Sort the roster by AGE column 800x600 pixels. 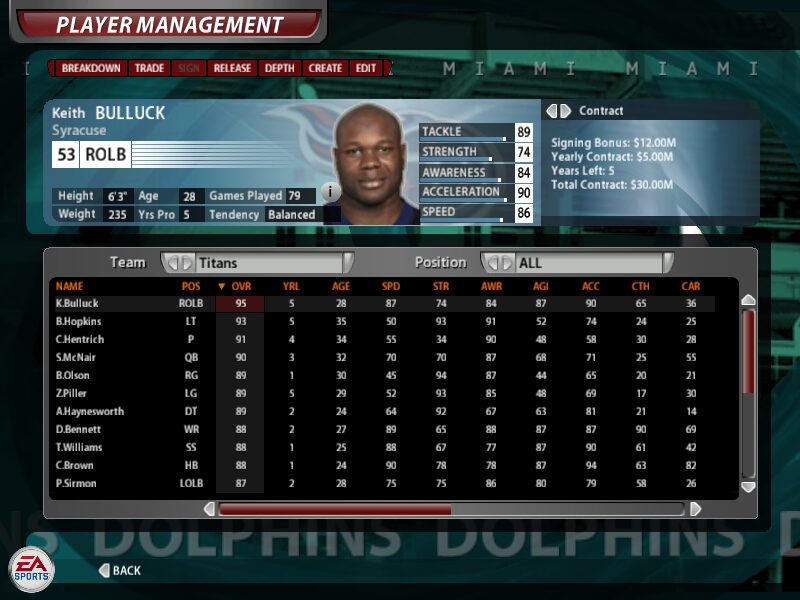coord(341,286)
